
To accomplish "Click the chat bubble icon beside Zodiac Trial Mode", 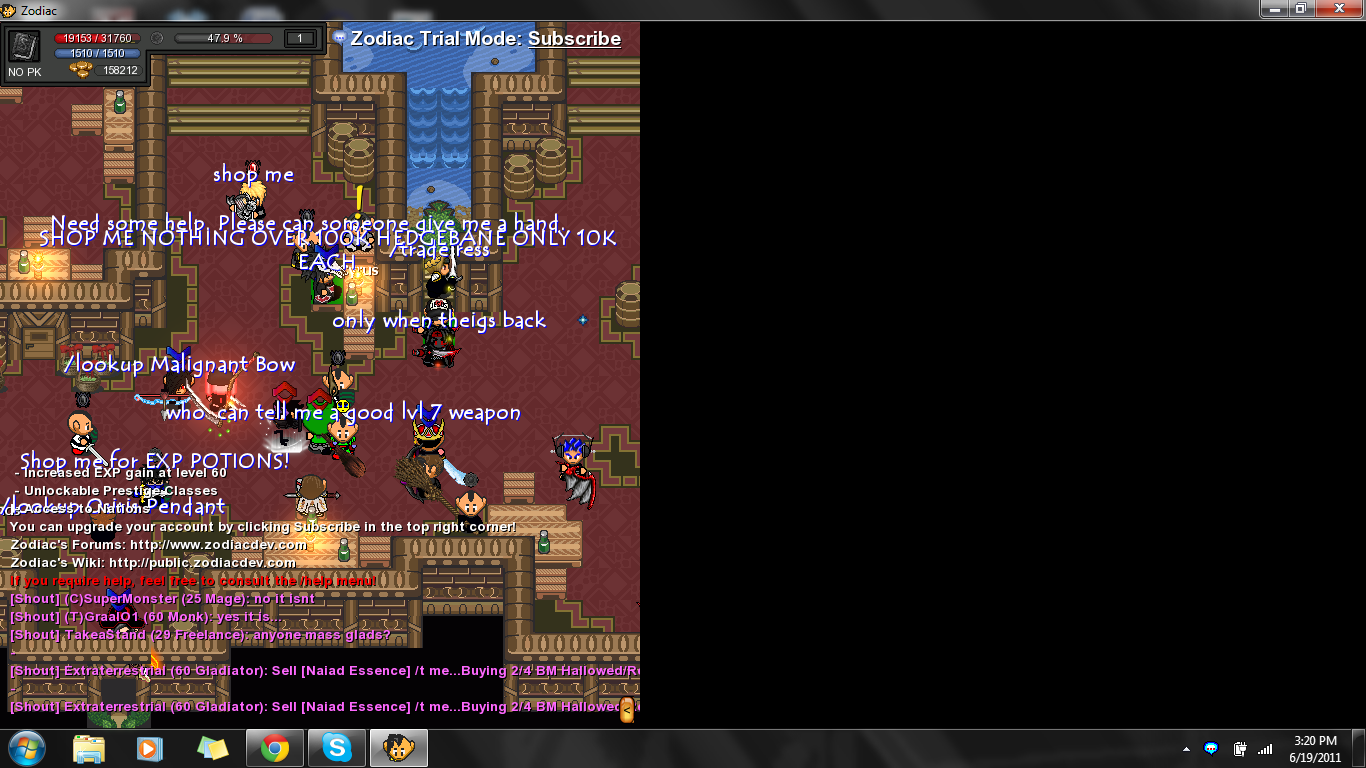I will point(340,38).
